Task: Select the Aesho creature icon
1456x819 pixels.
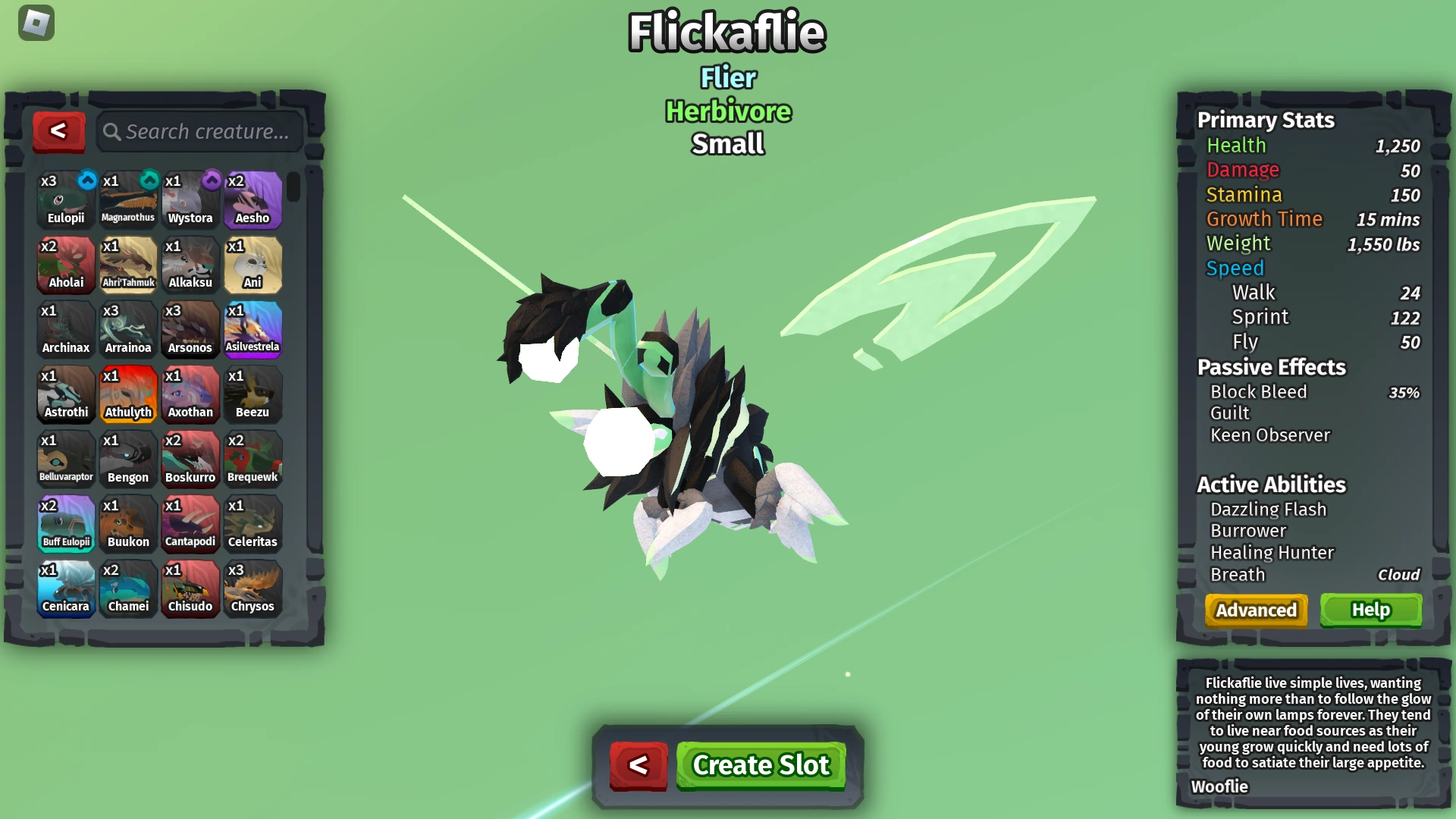Action: (x=253, y=199)
